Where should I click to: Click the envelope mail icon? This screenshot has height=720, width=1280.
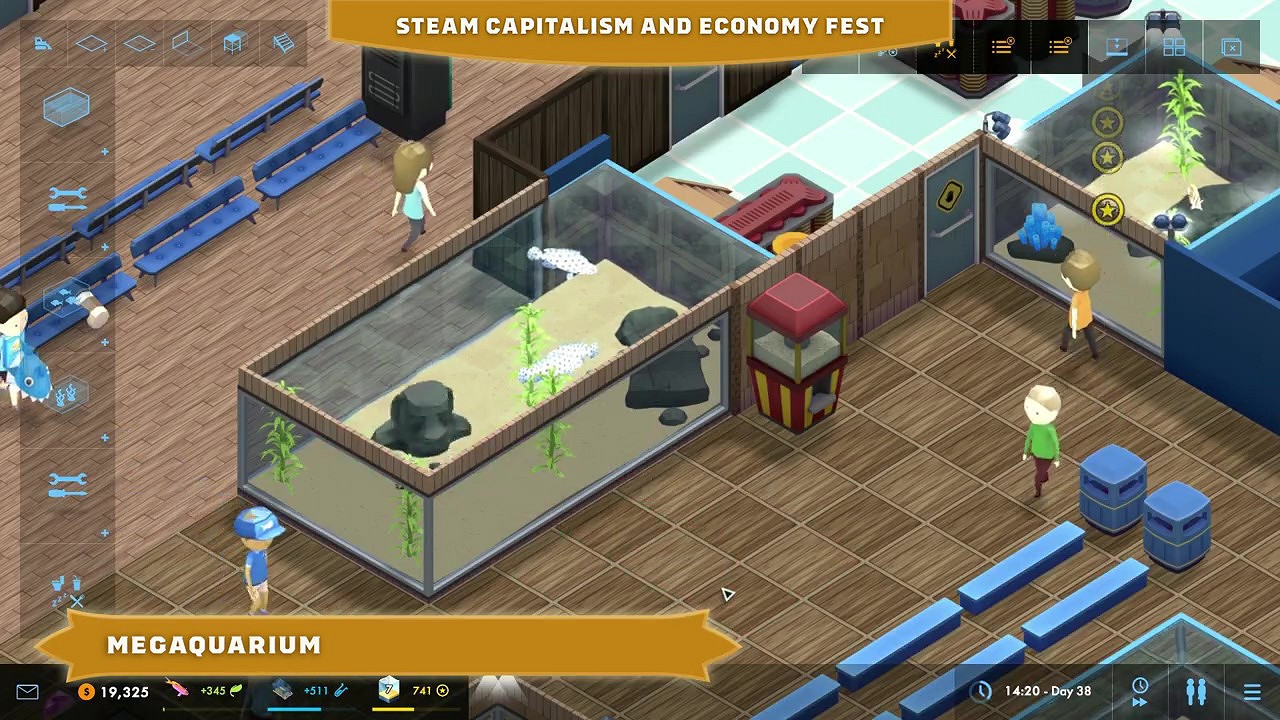click(27, 690)
